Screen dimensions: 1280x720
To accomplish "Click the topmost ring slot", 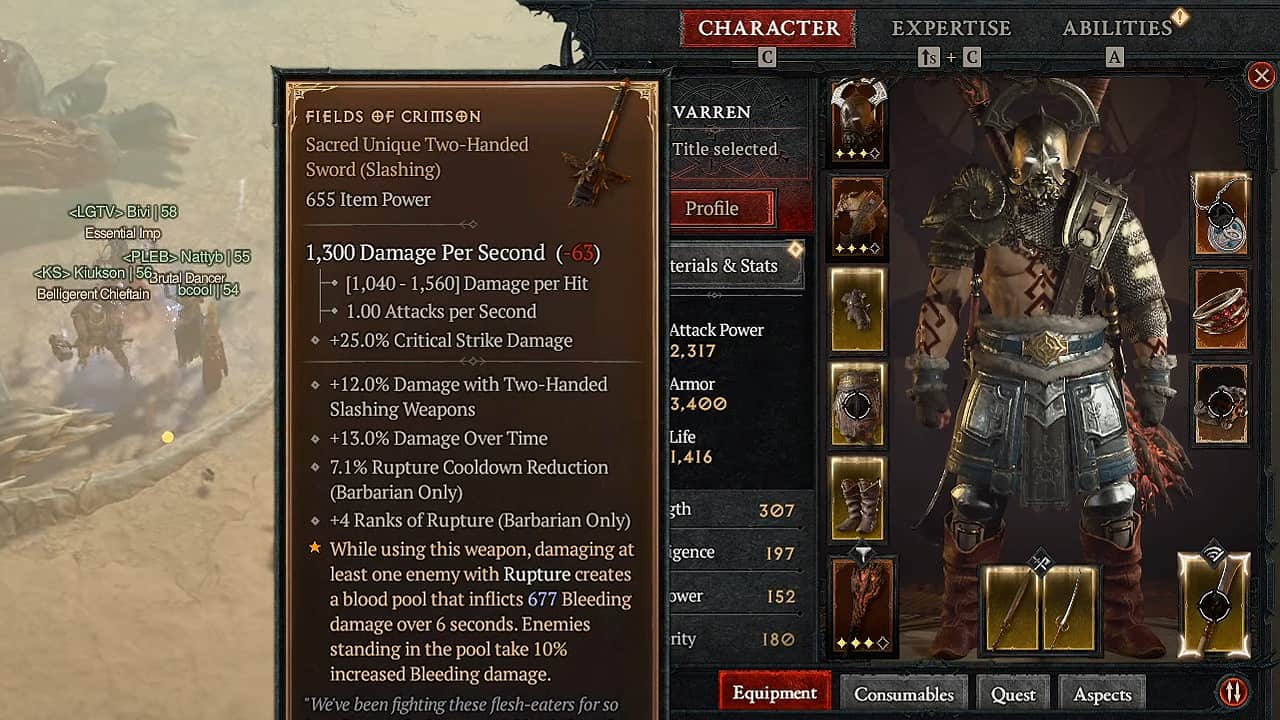I will click(x=1220, y=310).
